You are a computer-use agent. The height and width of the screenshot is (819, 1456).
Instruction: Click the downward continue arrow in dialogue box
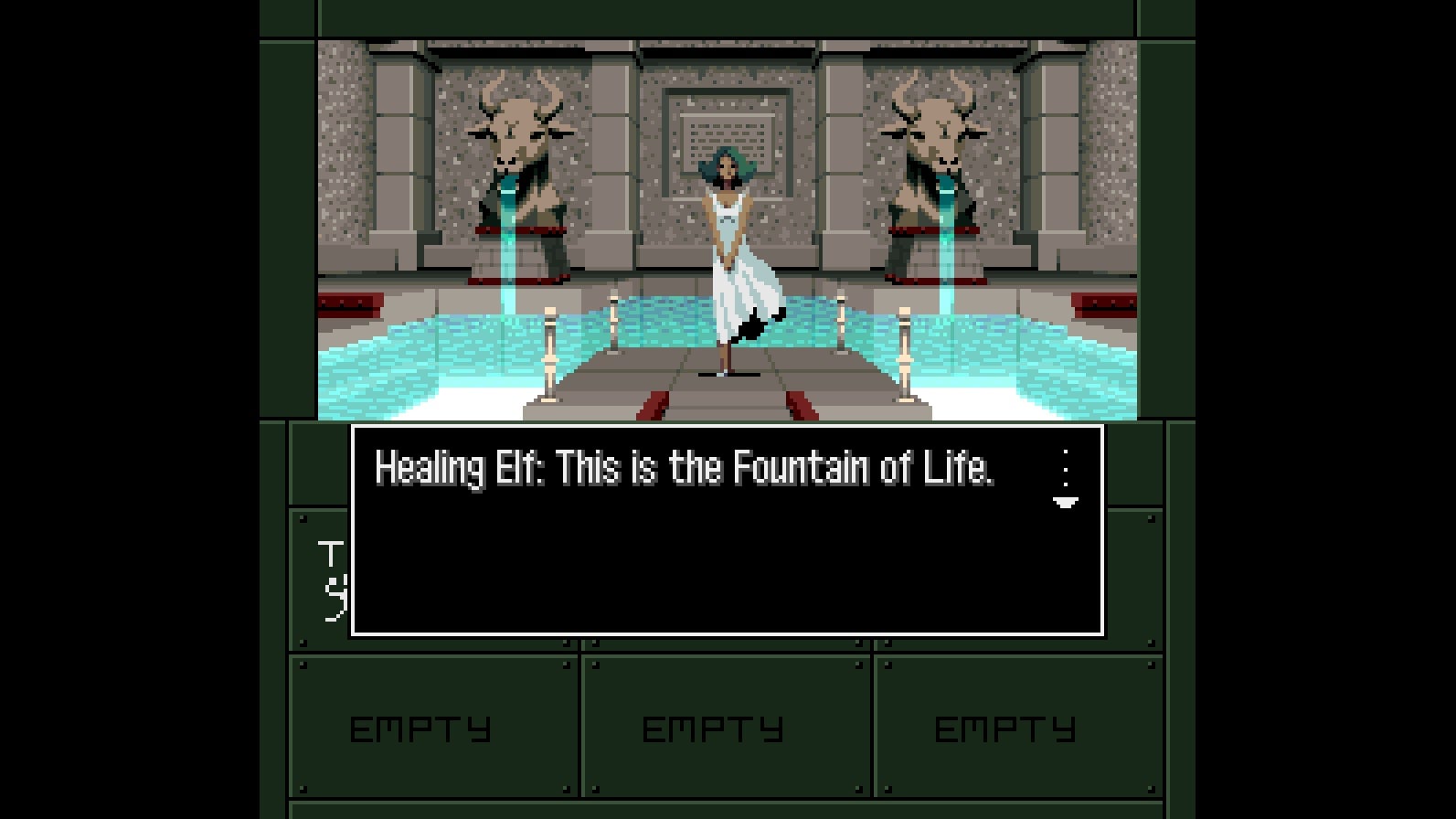click(1065, 504)
